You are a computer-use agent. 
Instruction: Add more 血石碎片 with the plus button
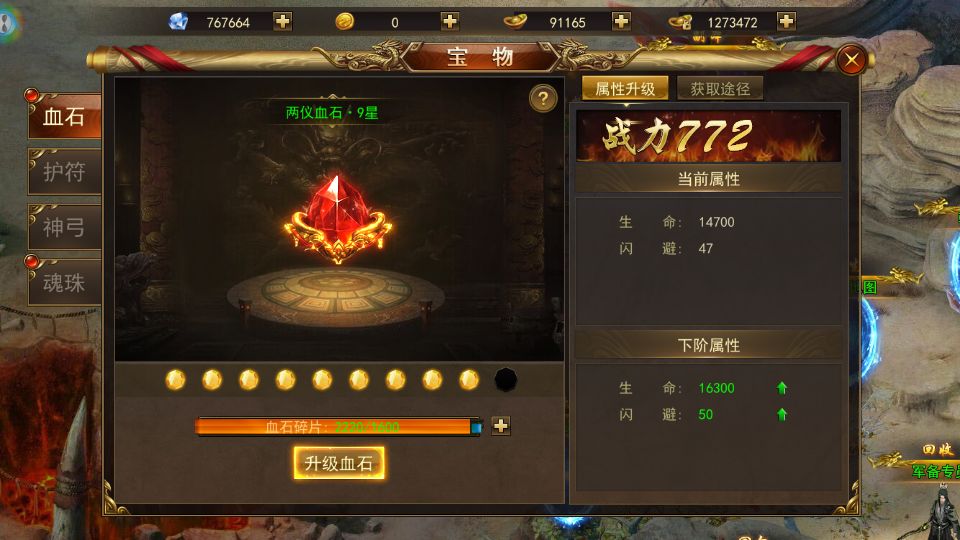[x=501, y=426]
